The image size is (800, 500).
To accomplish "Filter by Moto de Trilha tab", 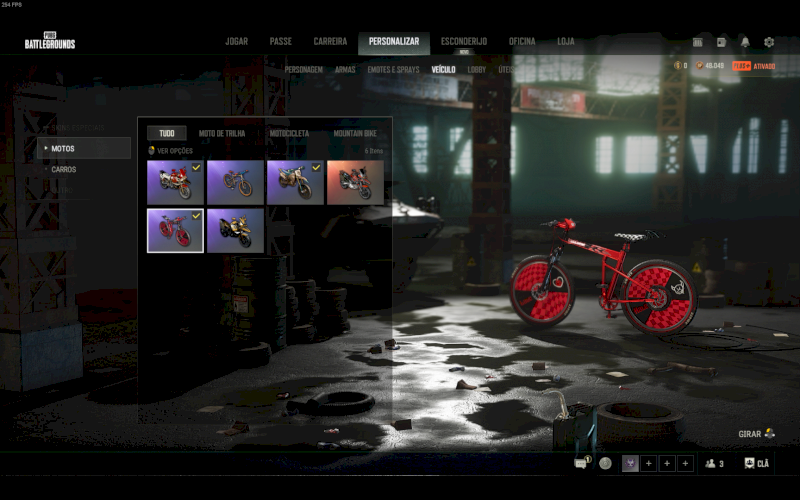I will (x=220, y=133).
